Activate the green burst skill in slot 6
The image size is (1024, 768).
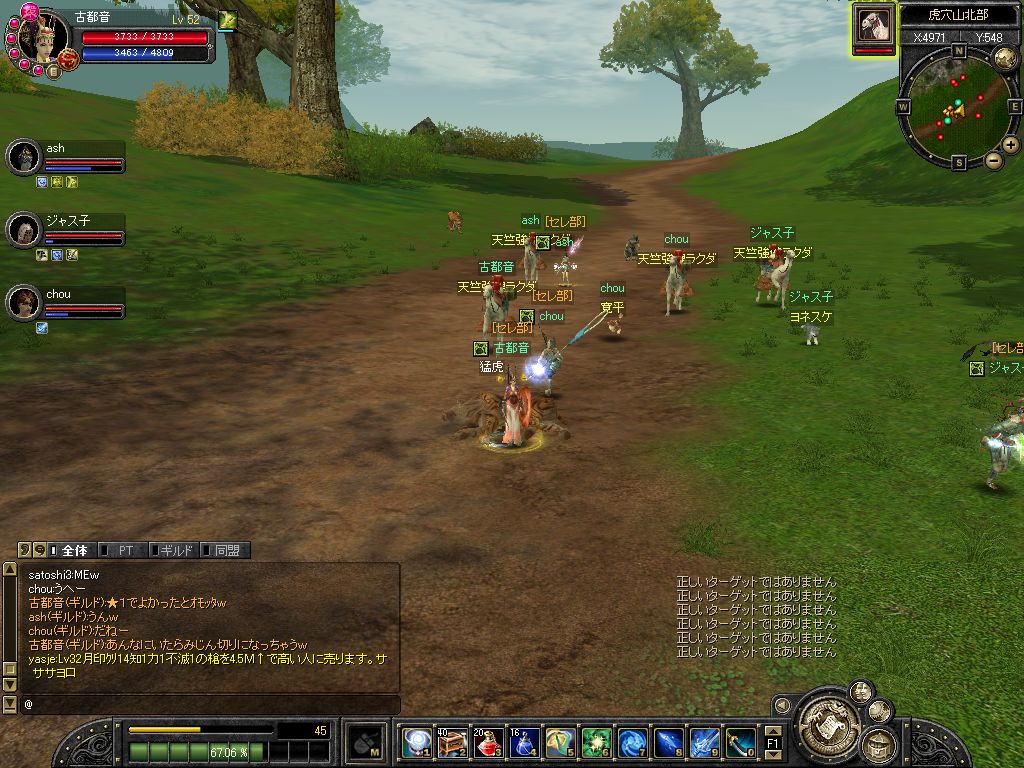[596, 742]
